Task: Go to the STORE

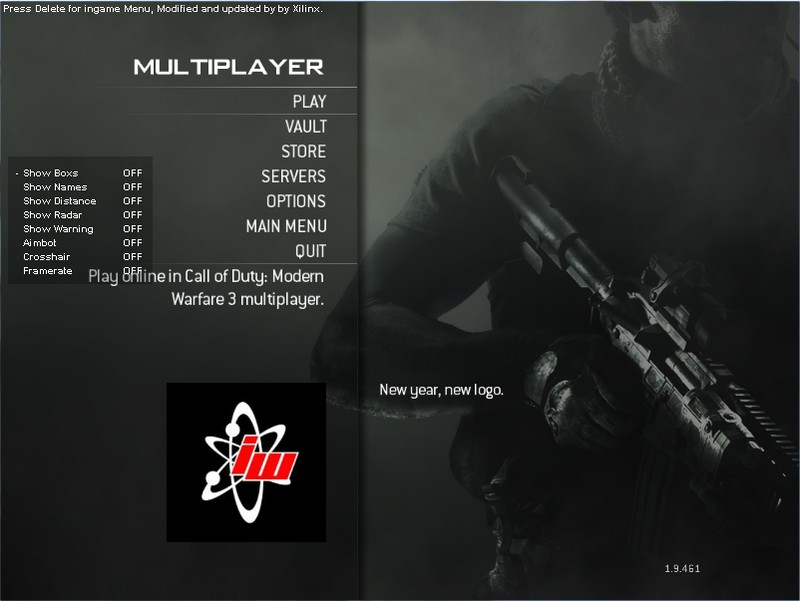Action: [303, 151]
